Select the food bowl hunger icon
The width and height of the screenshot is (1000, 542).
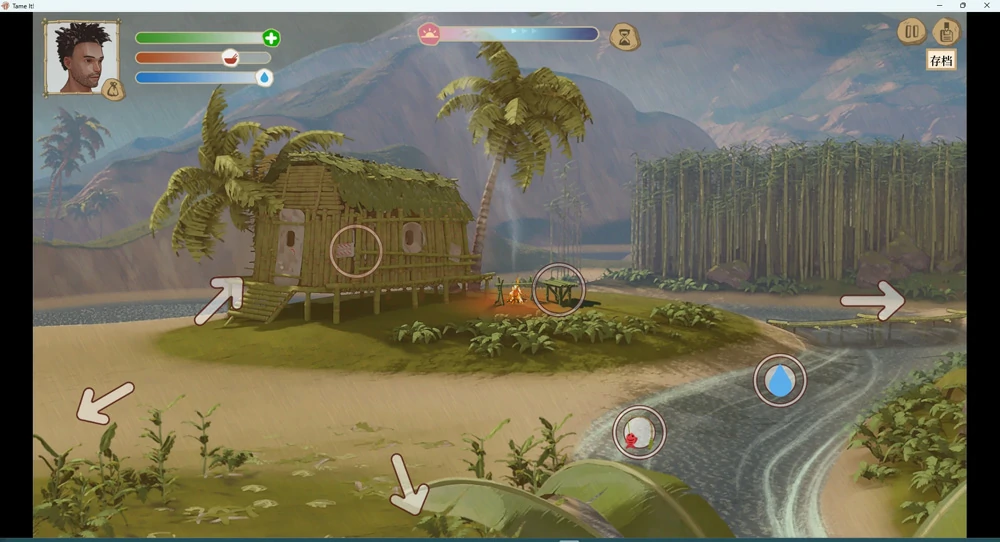pos(230,58)
